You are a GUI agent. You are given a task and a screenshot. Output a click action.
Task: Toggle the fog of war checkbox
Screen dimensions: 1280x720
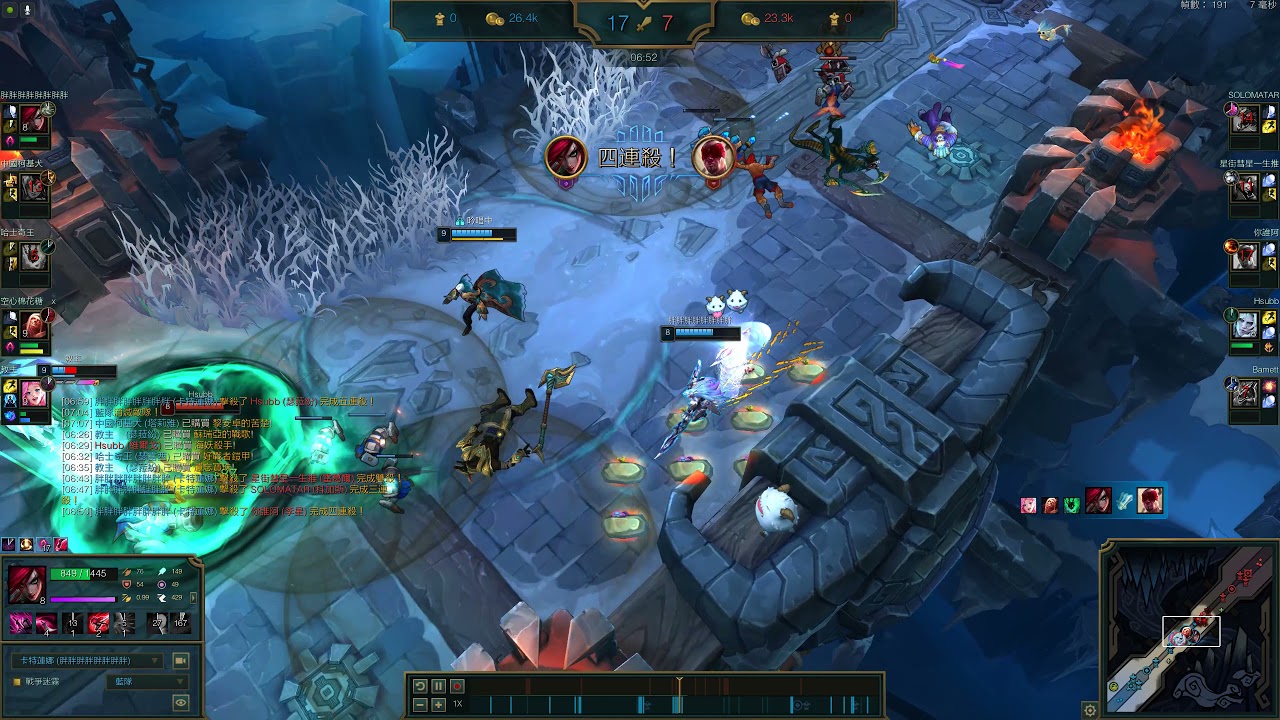16,682
